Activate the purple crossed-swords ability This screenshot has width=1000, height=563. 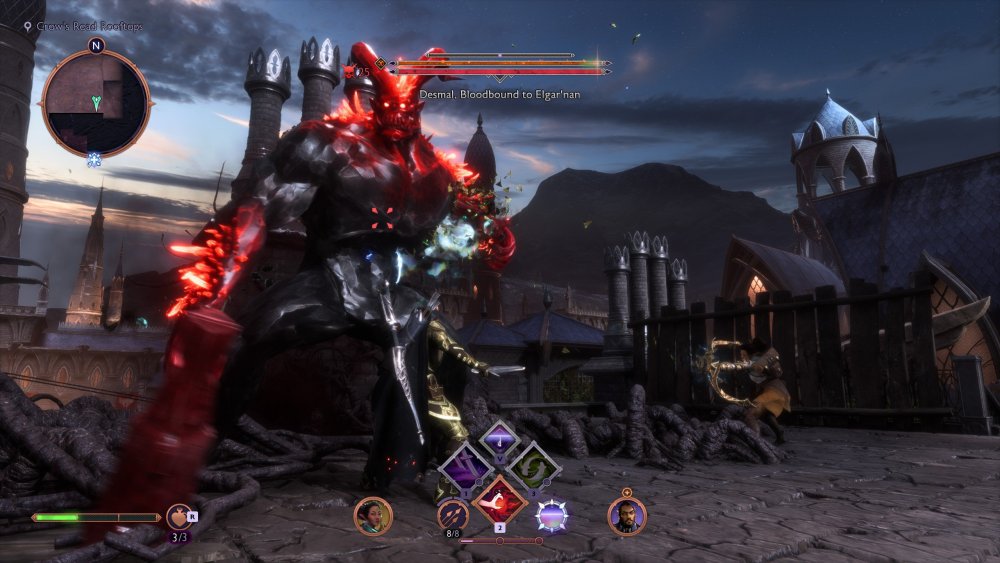466,468
